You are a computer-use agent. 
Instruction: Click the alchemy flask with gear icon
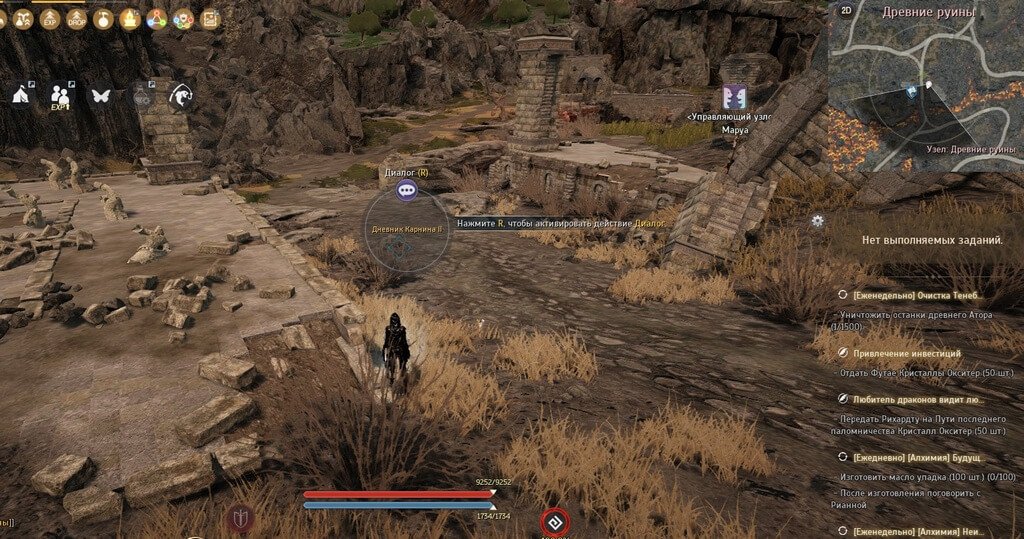coord(142,96)
